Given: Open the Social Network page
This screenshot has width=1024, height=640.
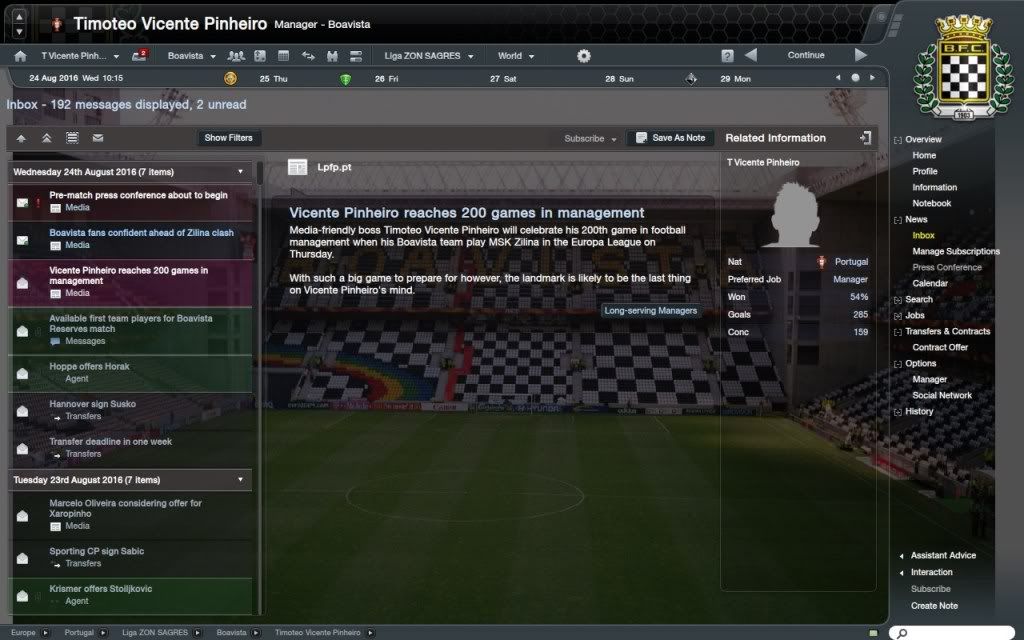Looking at the screenshot, I should coord(942,396).
